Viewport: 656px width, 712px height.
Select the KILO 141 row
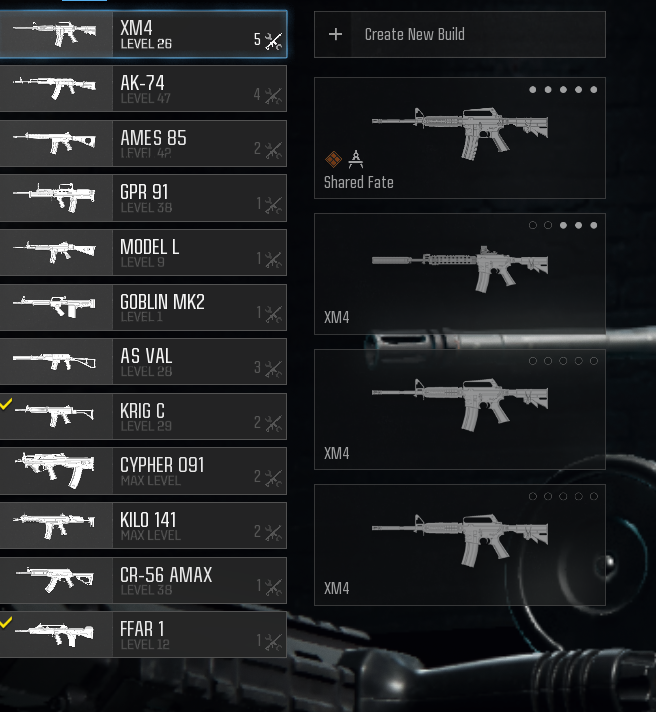(143, 525)
